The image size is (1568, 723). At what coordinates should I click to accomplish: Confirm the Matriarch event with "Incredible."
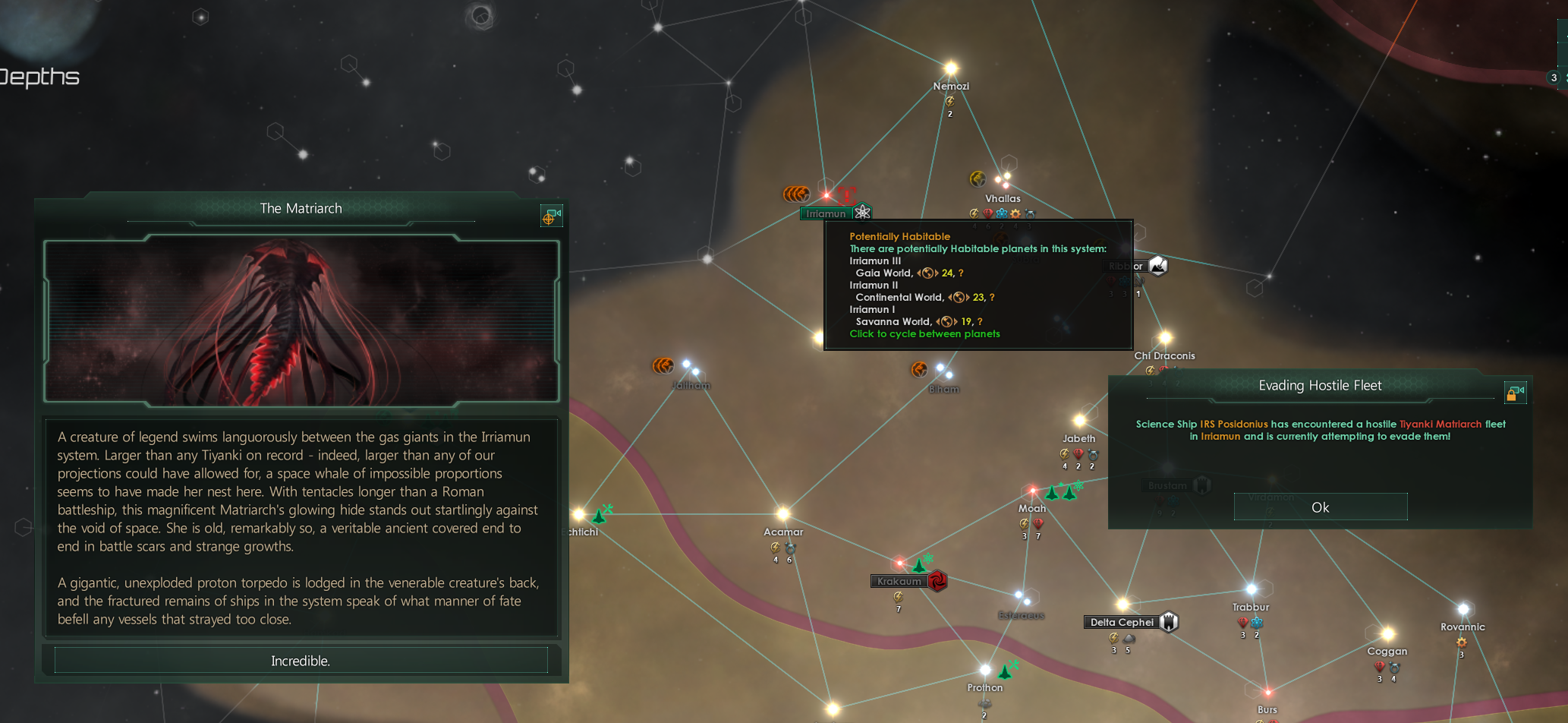pos(301,661)
